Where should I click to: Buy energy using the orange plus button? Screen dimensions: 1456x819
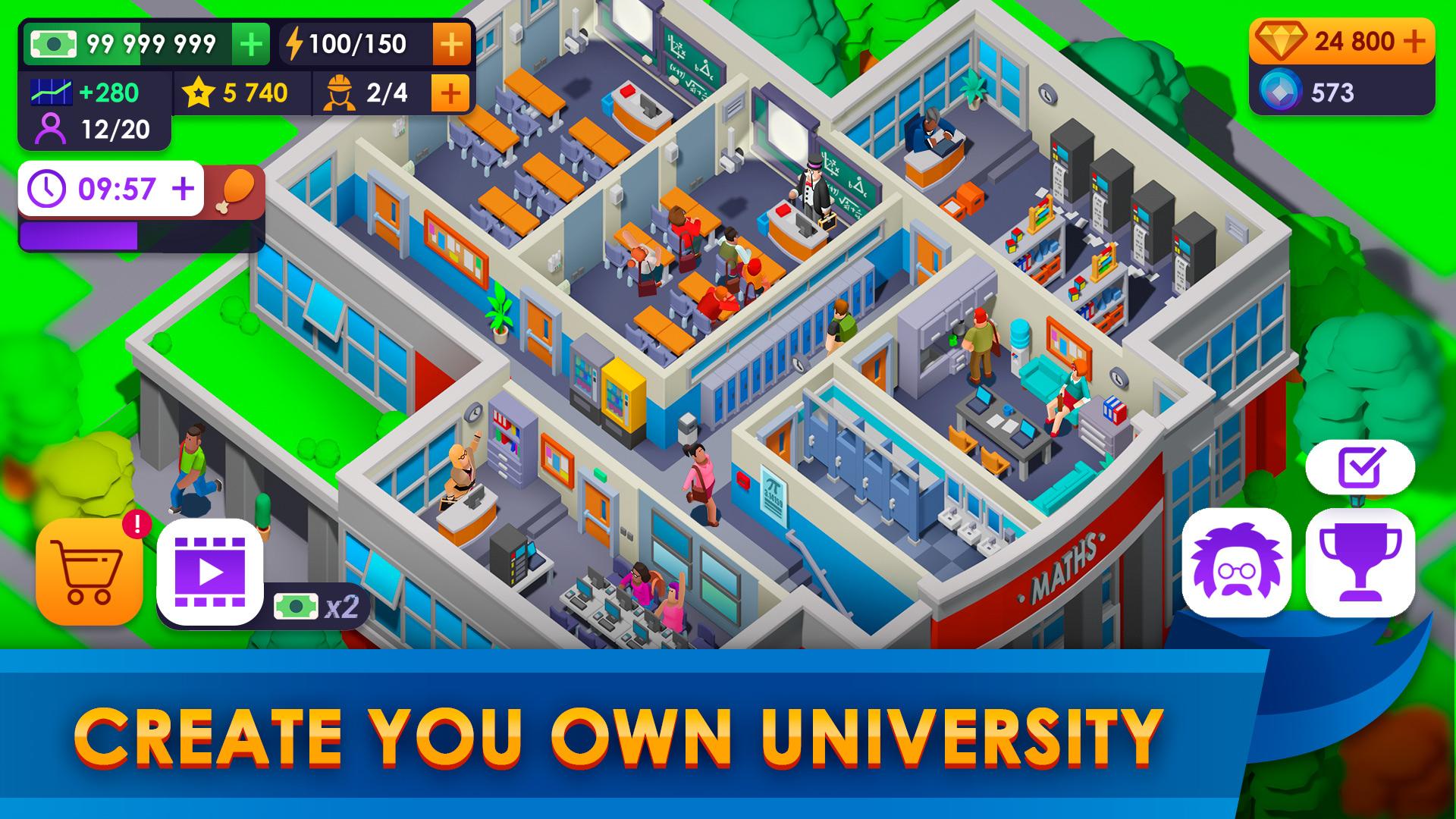pyautogui.click(x=452, y=43)
